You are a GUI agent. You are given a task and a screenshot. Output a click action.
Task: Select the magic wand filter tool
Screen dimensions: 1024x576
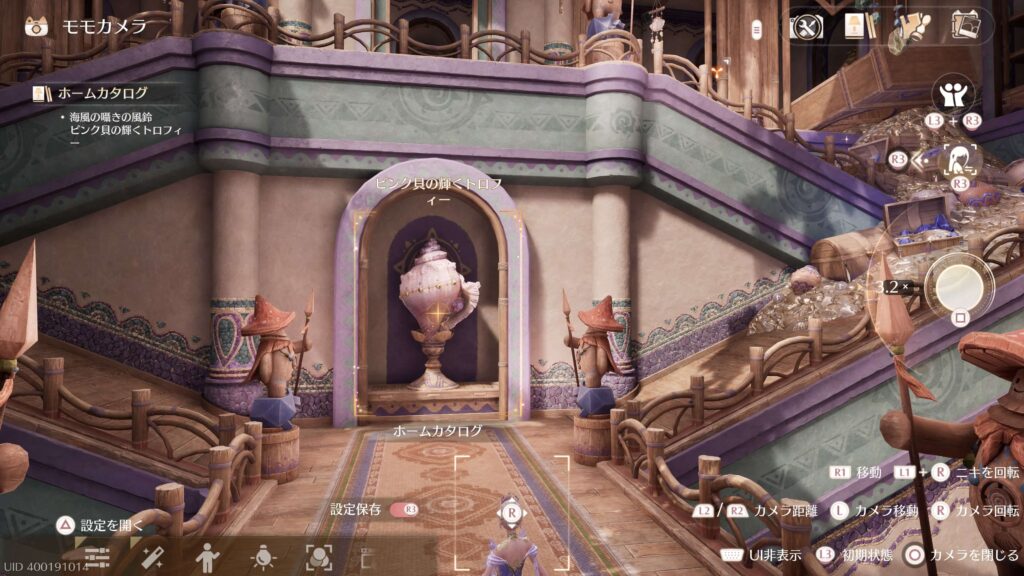coord(152,556)
